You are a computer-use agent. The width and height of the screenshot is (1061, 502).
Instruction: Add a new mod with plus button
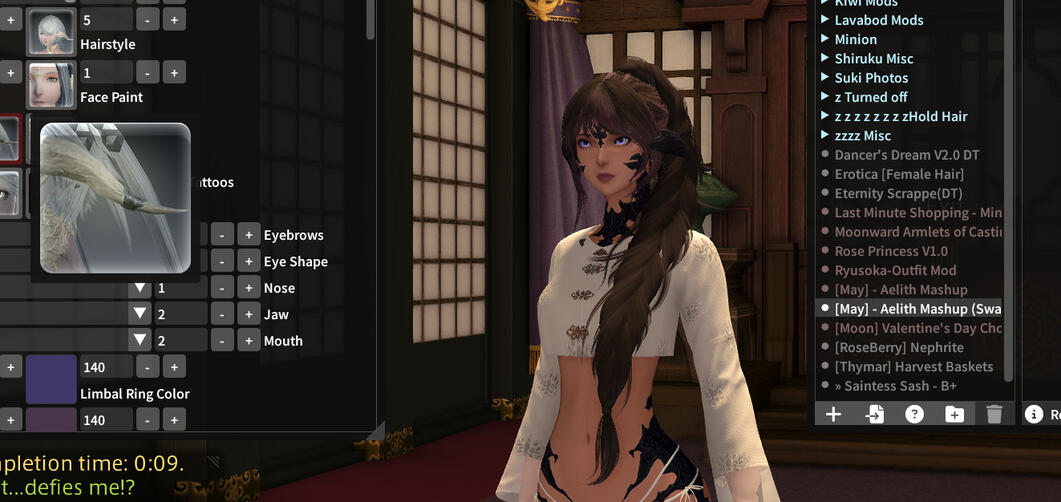tap(833, 414)
